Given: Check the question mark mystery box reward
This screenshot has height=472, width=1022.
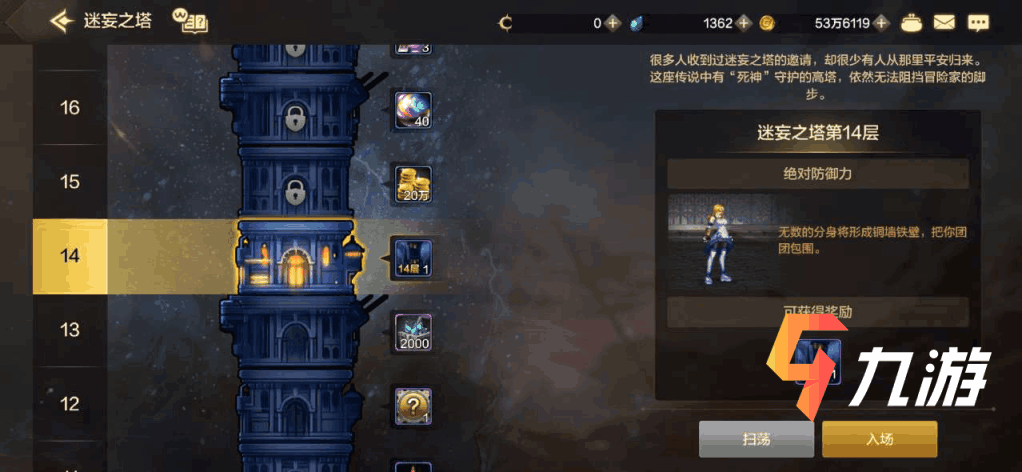Looking at the screenshot, I should tap(412, 406).
